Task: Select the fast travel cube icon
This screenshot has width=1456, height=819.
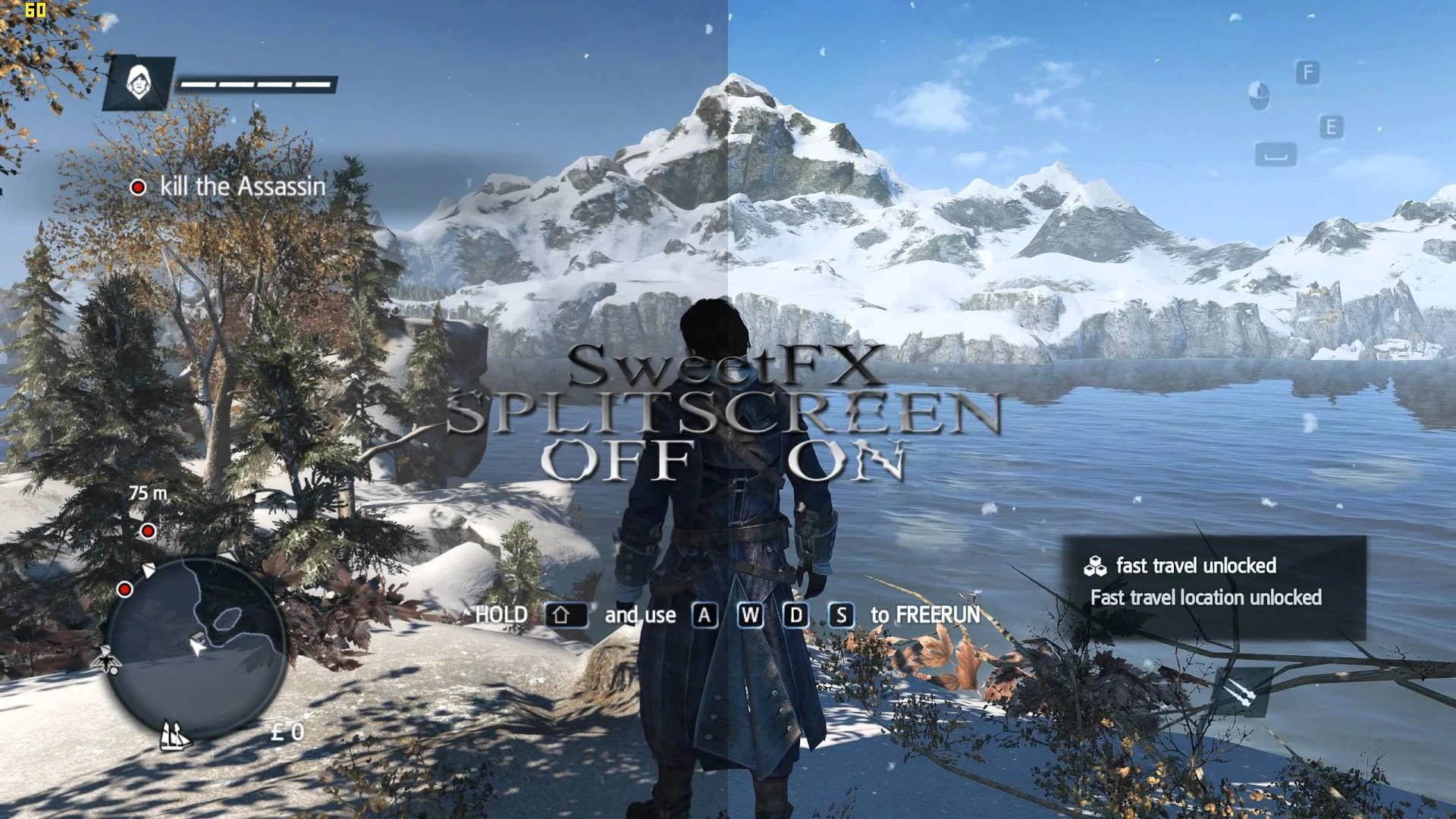Action: 1096,565
